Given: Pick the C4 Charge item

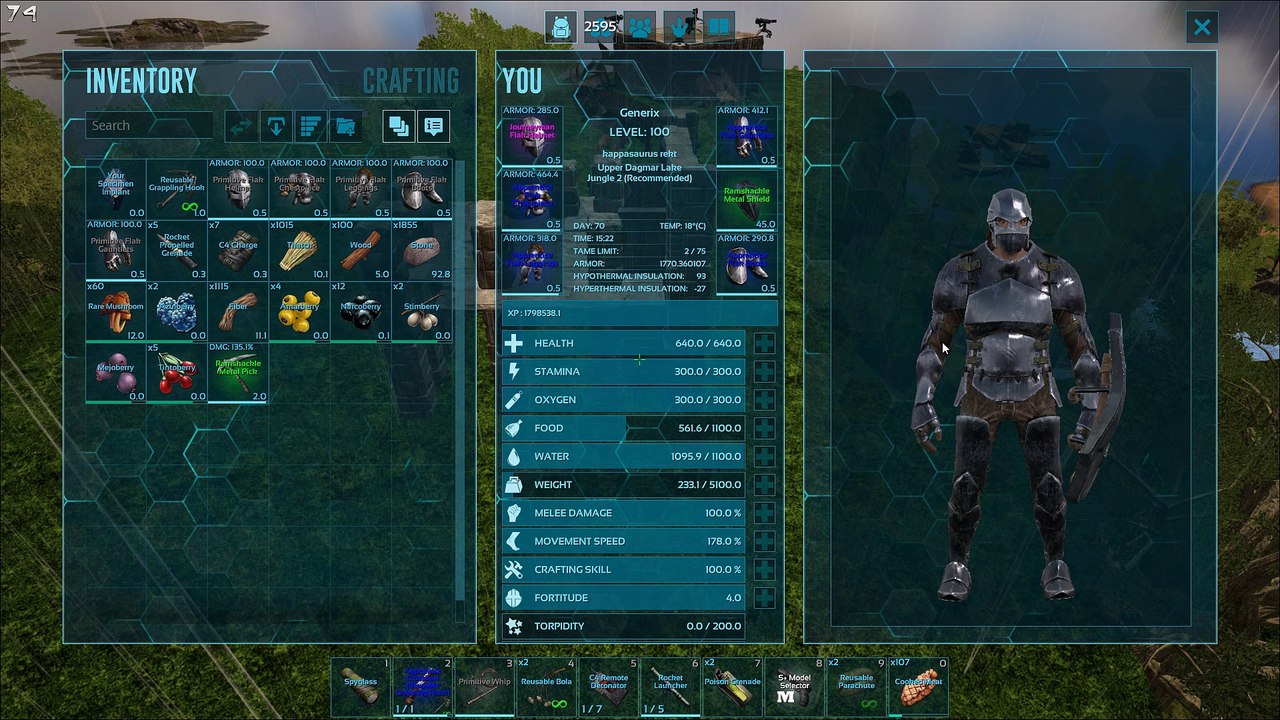Looking at the screenshot, I should pyautogui.click(x=238, y=250).
